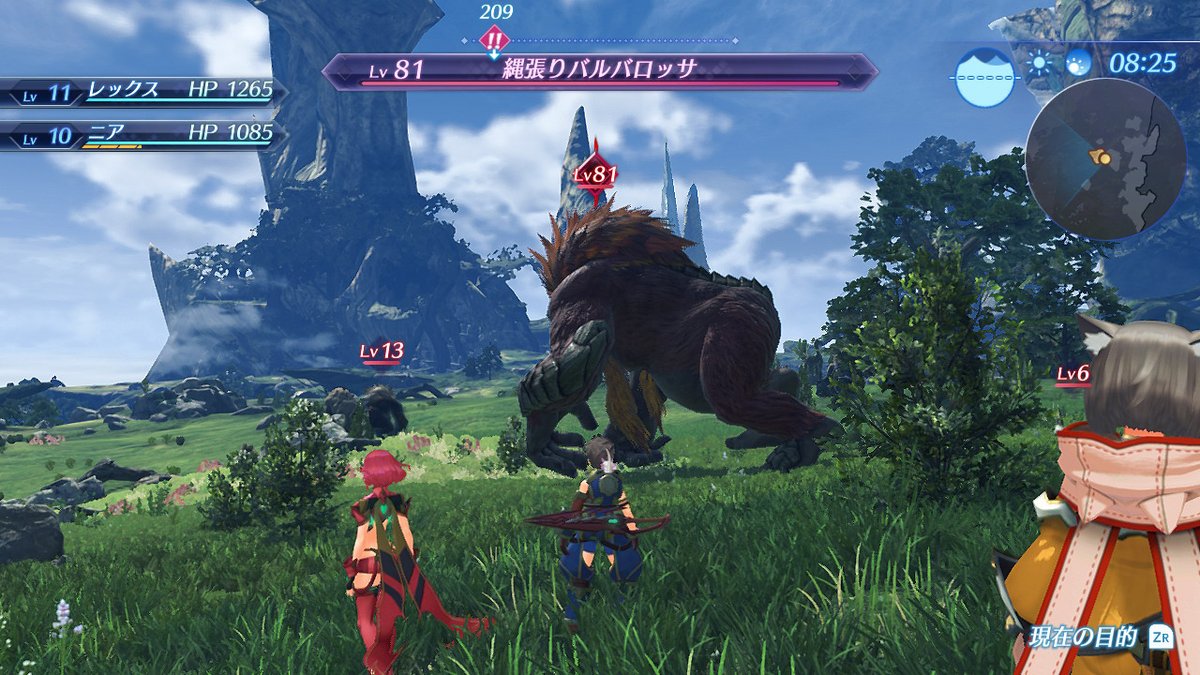Select Nia's party status panel
This screenshot has width=1200, height=675.
click(140, 134)
